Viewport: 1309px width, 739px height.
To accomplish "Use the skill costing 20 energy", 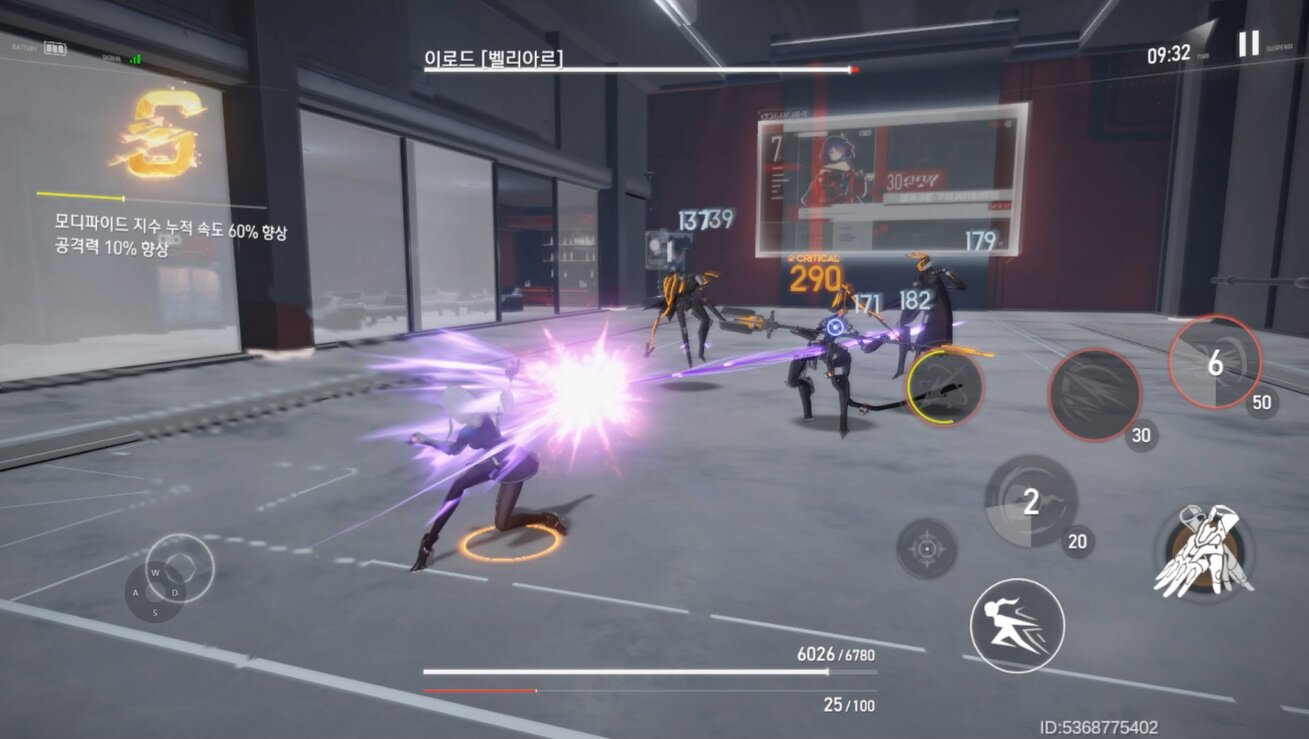I will click(1031, 501).
